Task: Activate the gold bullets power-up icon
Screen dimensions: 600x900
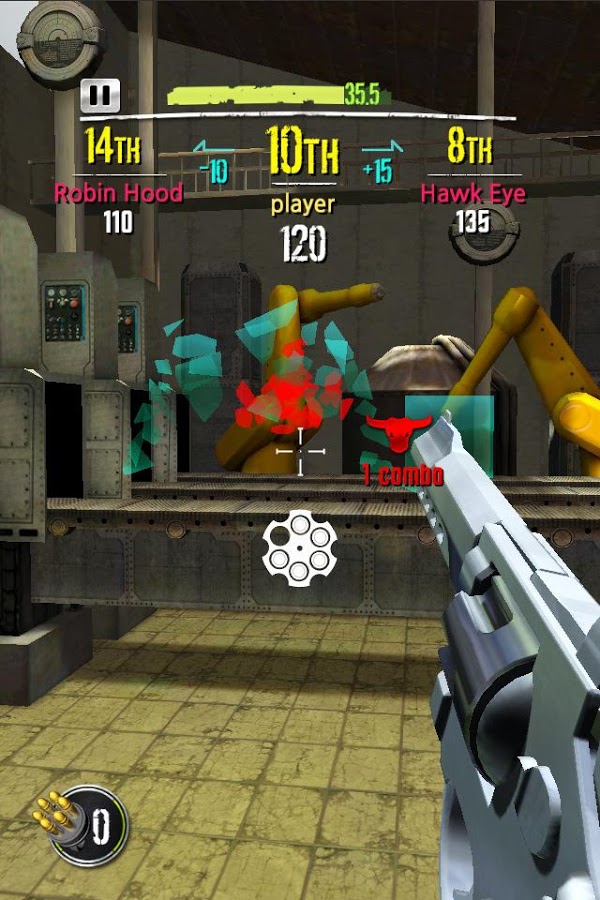Action: click(80, 826)
